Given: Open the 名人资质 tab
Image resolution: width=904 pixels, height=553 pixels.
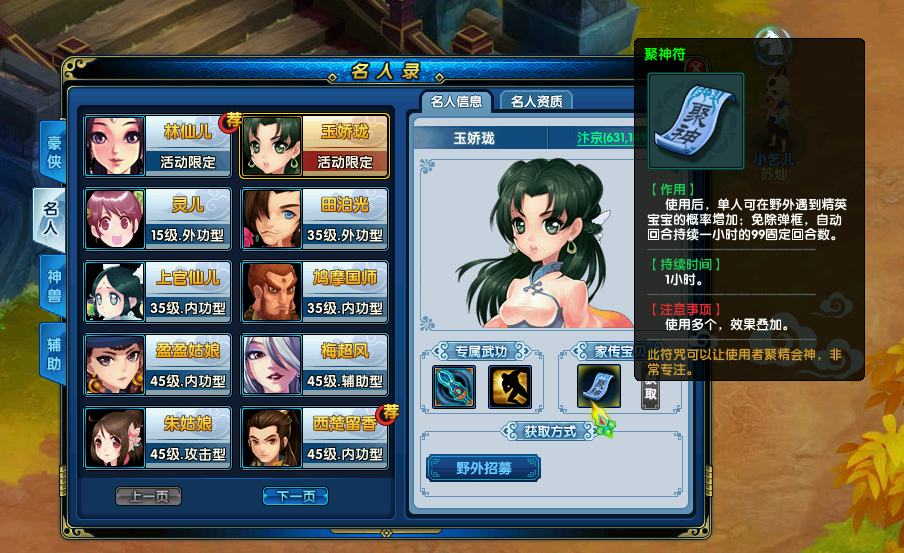Looking at the screenshot, I should click(536, 101).
